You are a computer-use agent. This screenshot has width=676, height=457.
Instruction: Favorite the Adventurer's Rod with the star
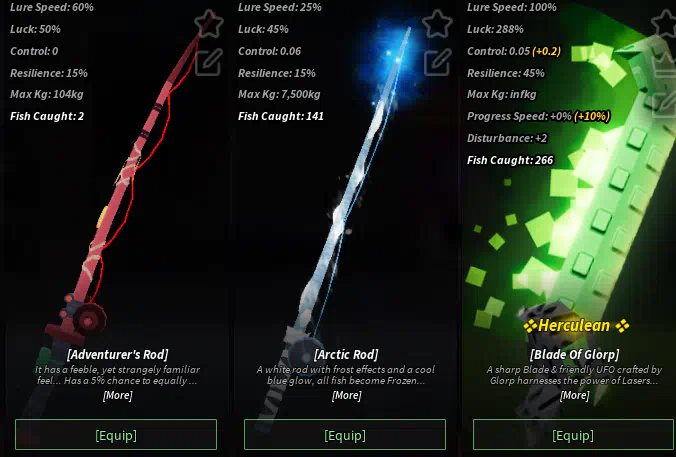pyautogui.click(x=208, y=22)
